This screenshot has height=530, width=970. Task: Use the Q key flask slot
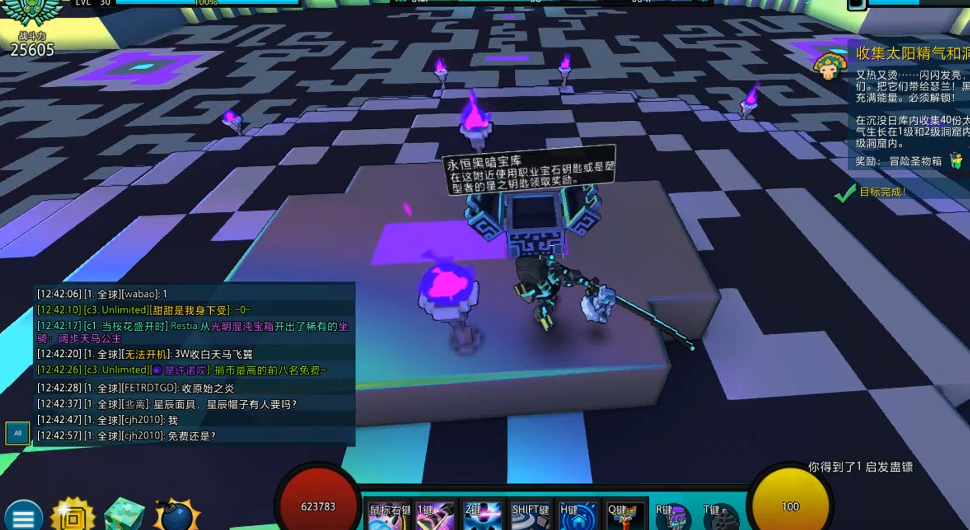626,514
